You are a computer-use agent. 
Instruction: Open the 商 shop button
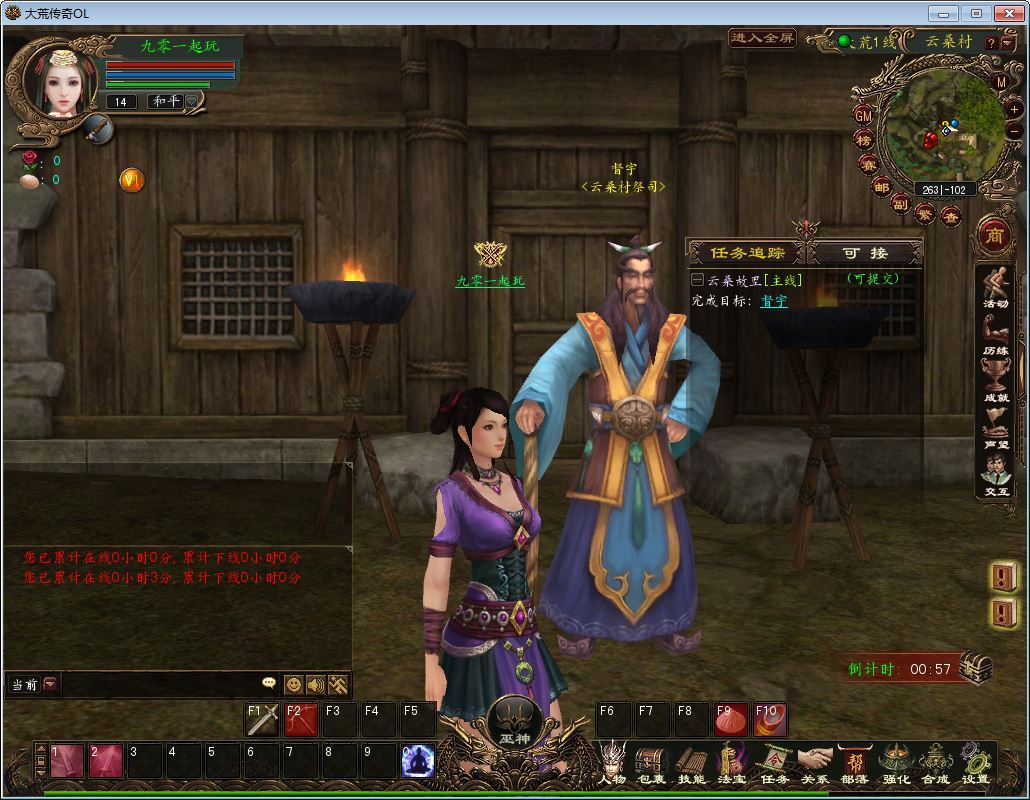tap(994, 236)
